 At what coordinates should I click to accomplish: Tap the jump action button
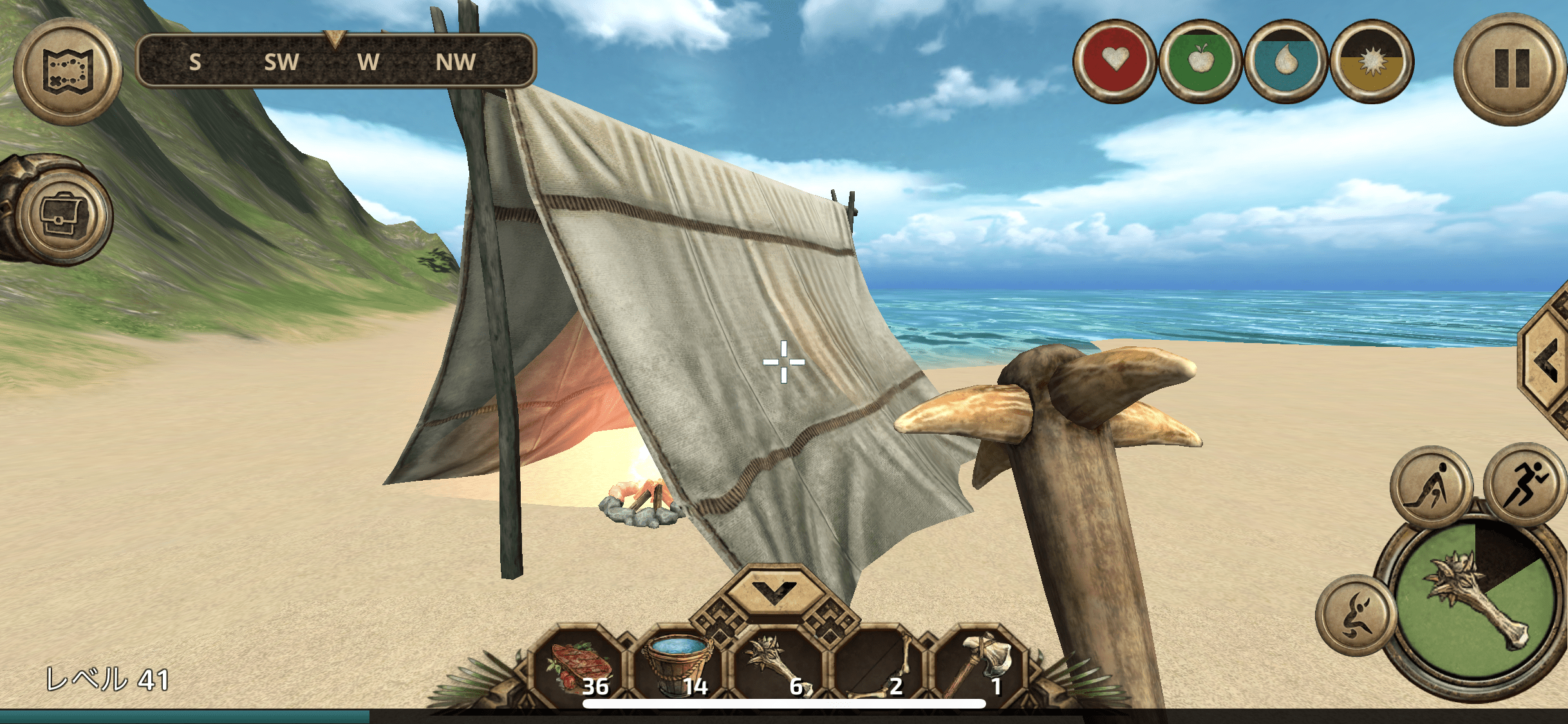(1356, 616)
